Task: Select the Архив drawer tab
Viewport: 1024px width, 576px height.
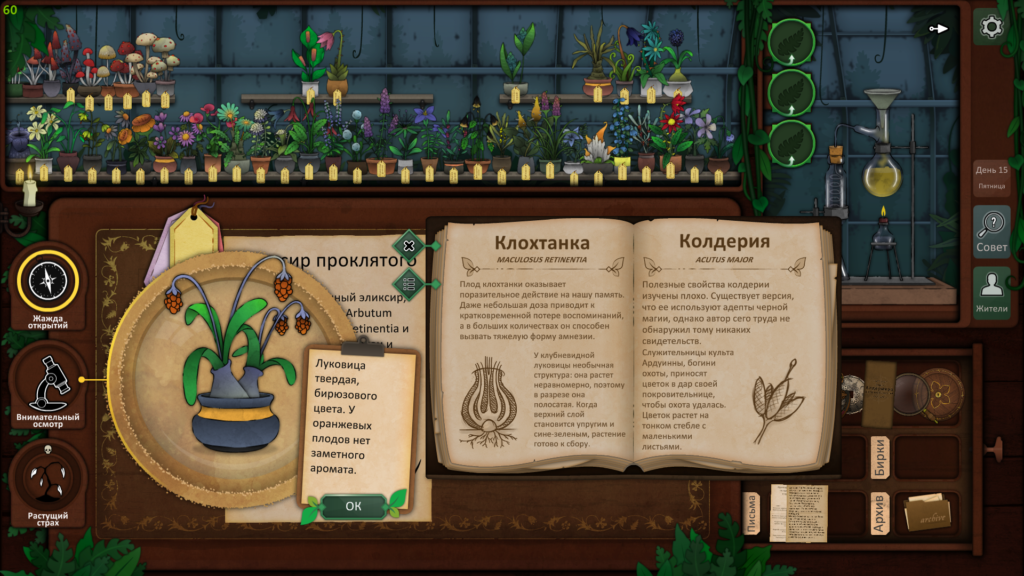Action: 879,513
